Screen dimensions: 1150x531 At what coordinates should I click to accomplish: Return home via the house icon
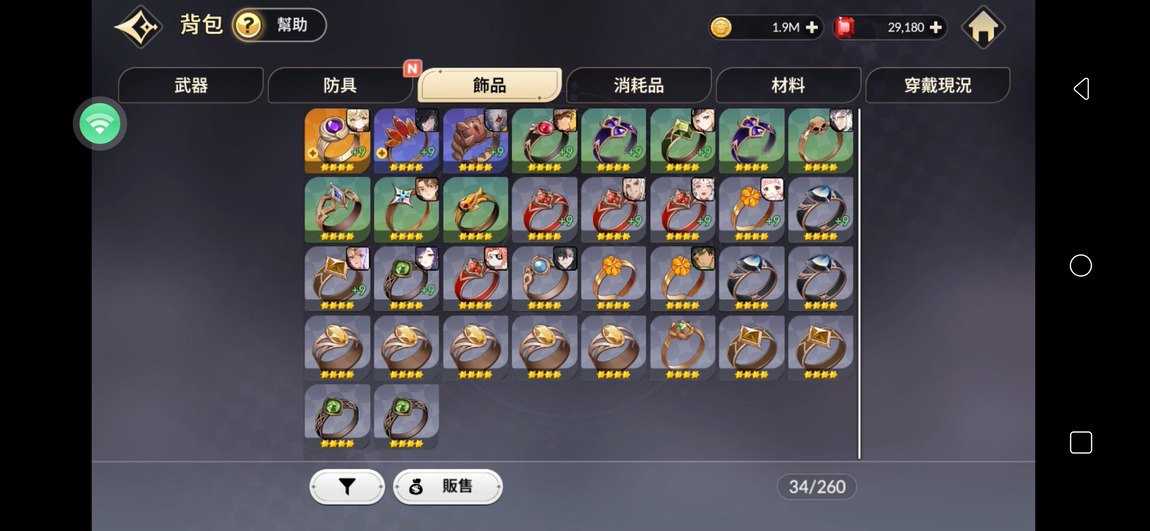tap(982, 28)
